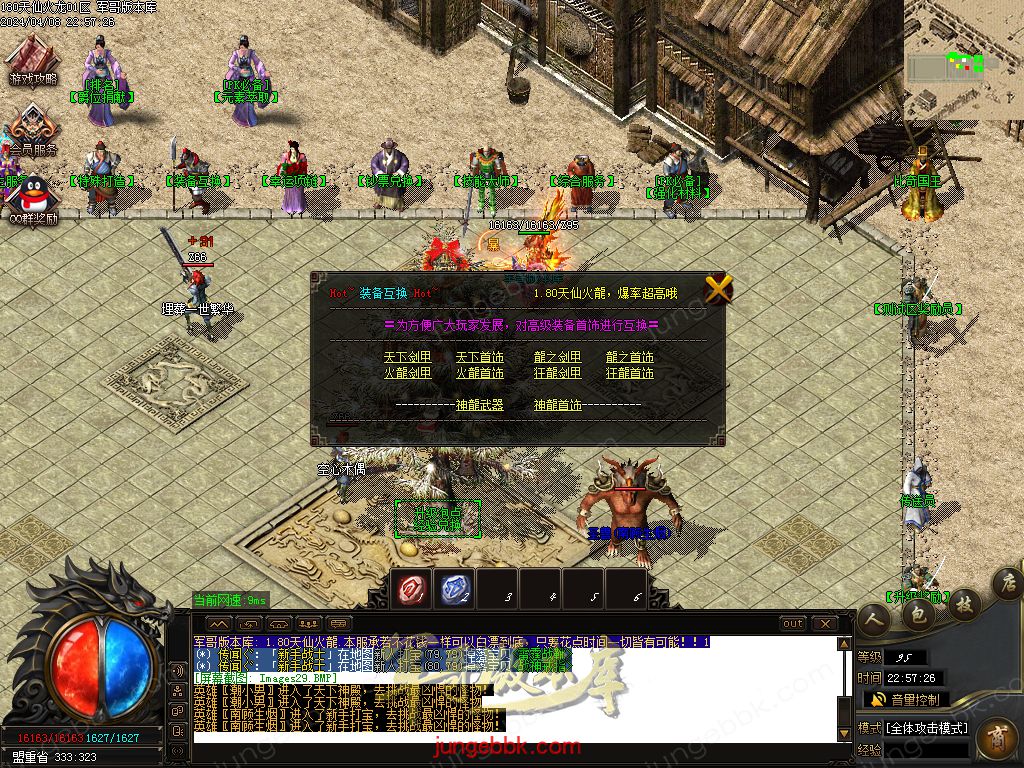Screen dimensions: 1024x768
Task: Choose the 神龍武器 exchange link
Action: (x=480, y=405)
